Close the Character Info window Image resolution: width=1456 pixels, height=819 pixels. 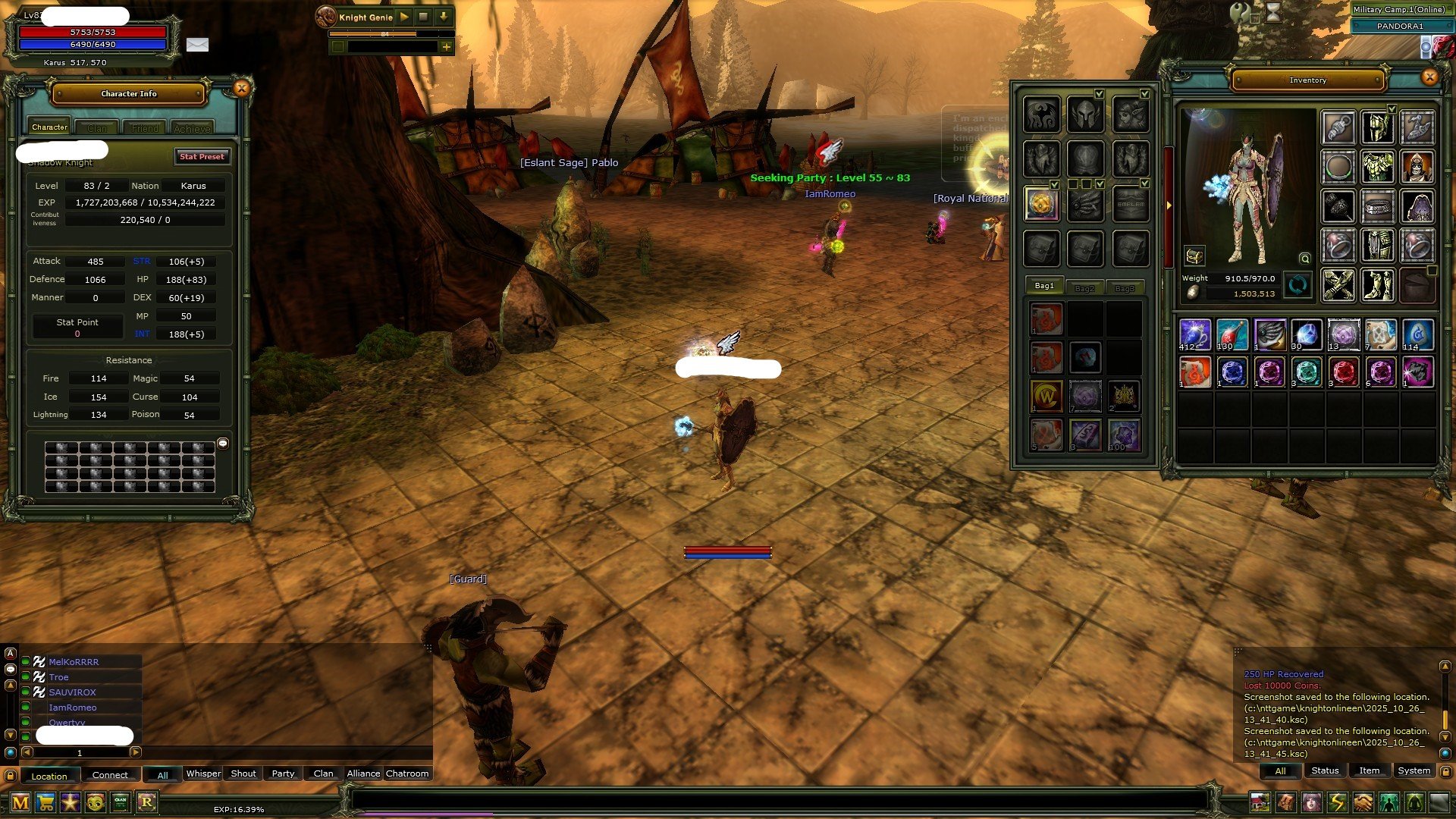pos(241,89)
